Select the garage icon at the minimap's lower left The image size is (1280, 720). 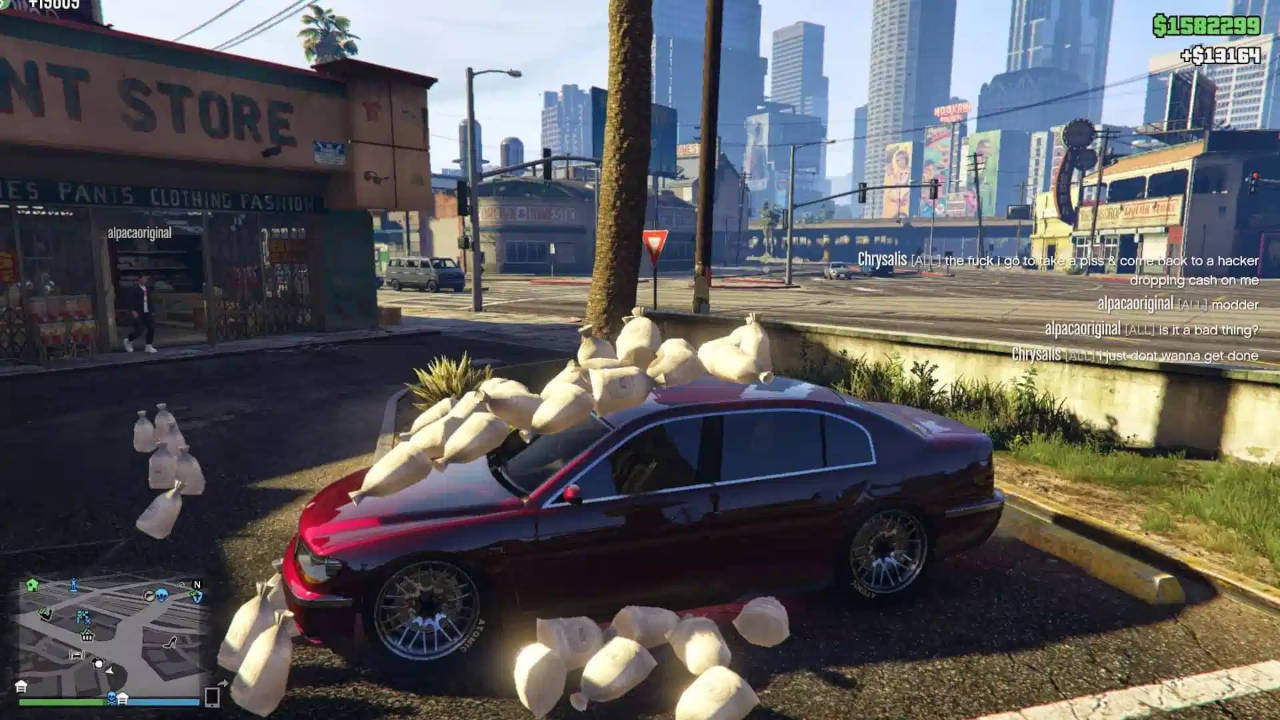pos(77,654)
